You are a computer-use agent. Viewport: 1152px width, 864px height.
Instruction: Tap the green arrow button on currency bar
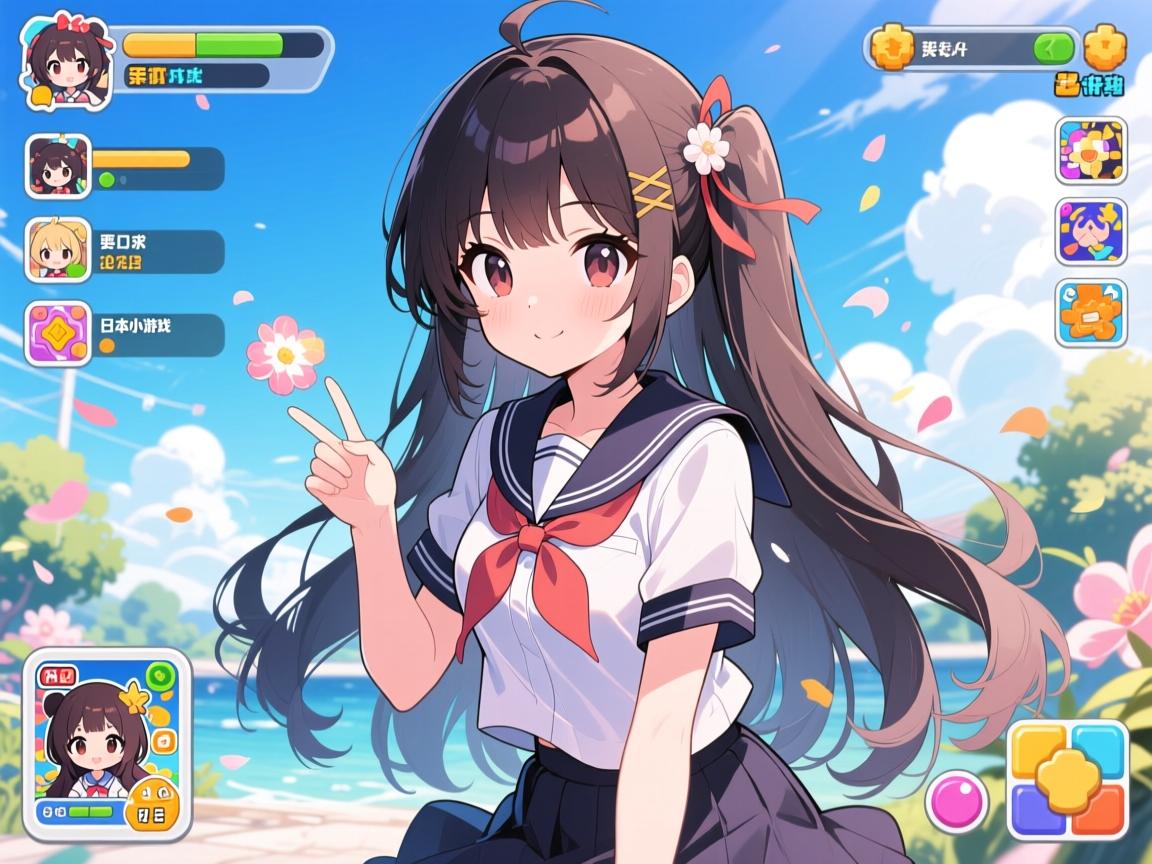point(1051,48)
